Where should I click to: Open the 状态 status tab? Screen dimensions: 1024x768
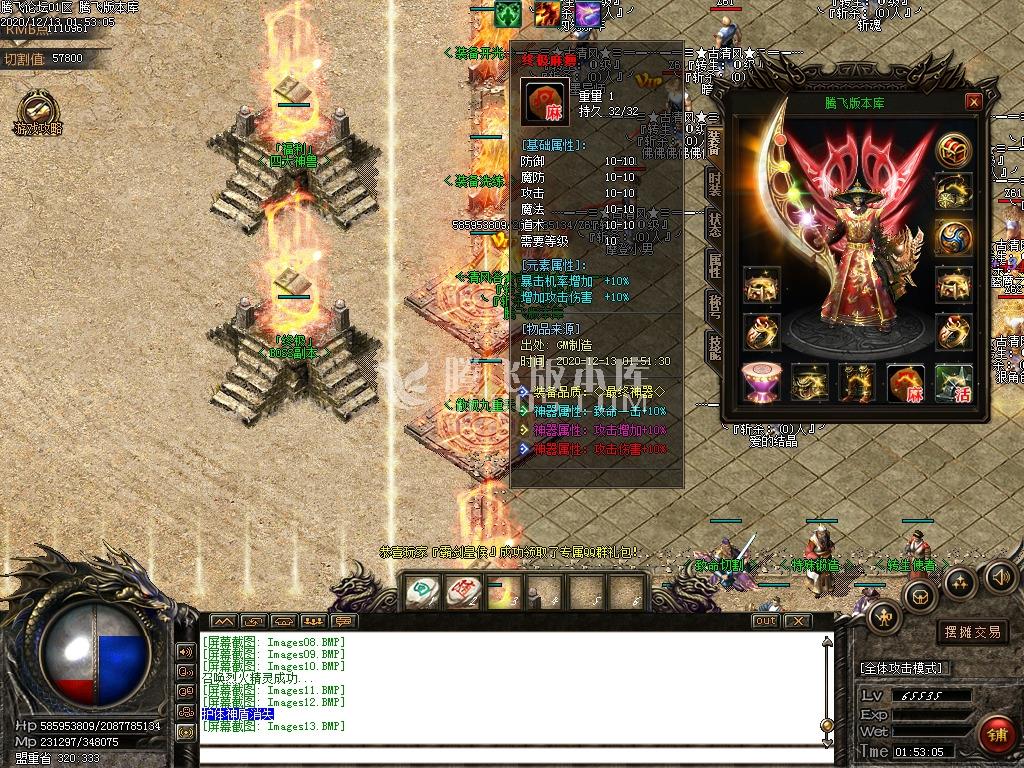click(x=714, y=224)
